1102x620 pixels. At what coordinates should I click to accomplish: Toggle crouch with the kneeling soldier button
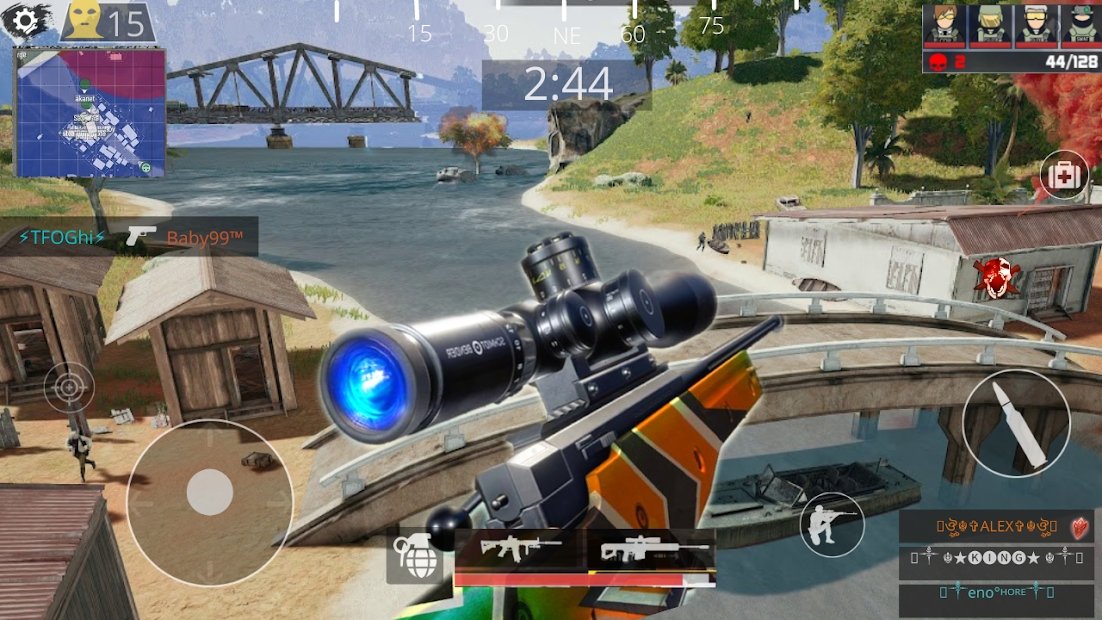832,524
